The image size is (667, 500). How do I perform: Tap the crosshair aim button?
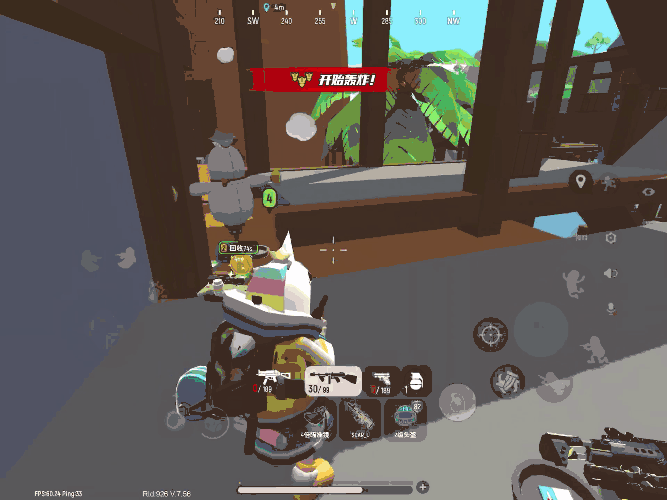491,334
